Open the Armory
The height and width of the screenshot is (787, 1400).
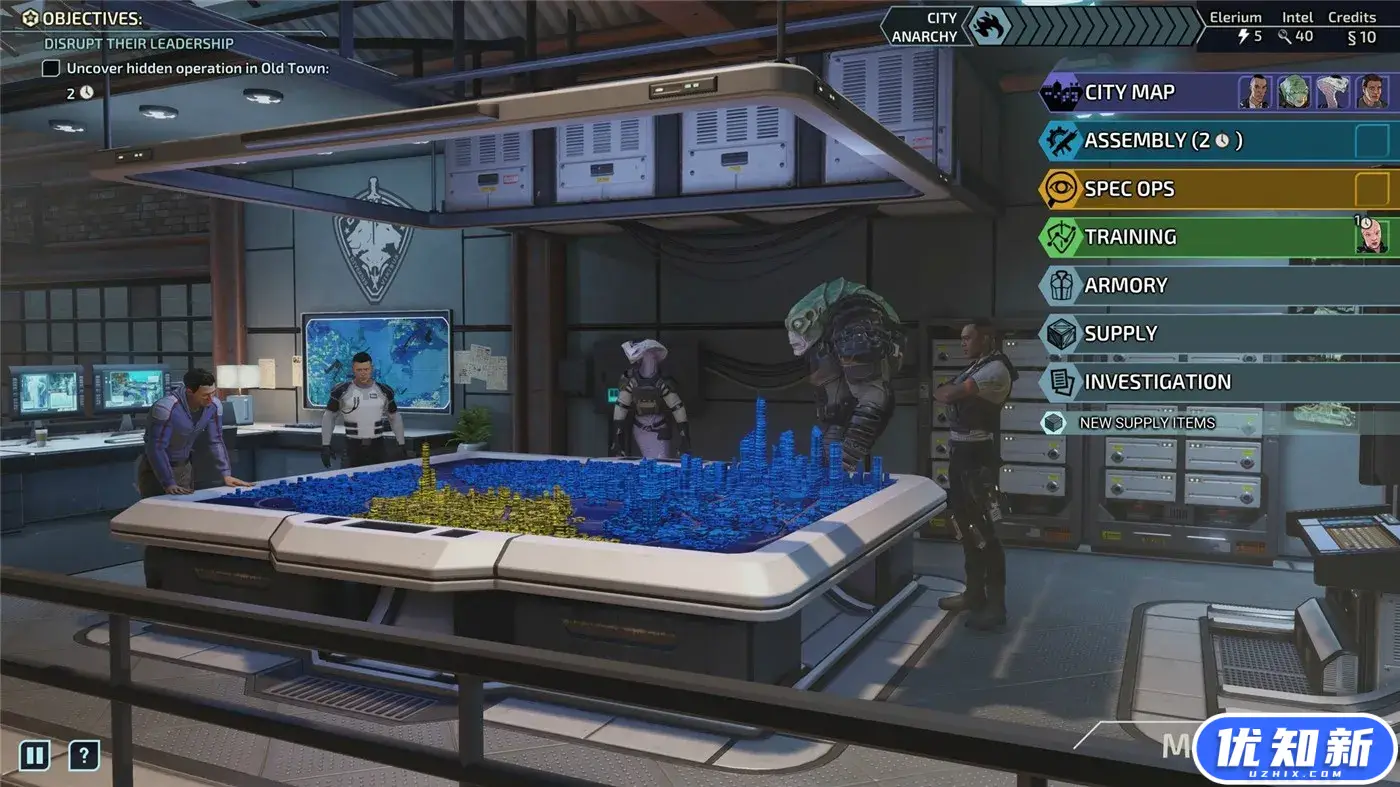tap(1126, 285)
